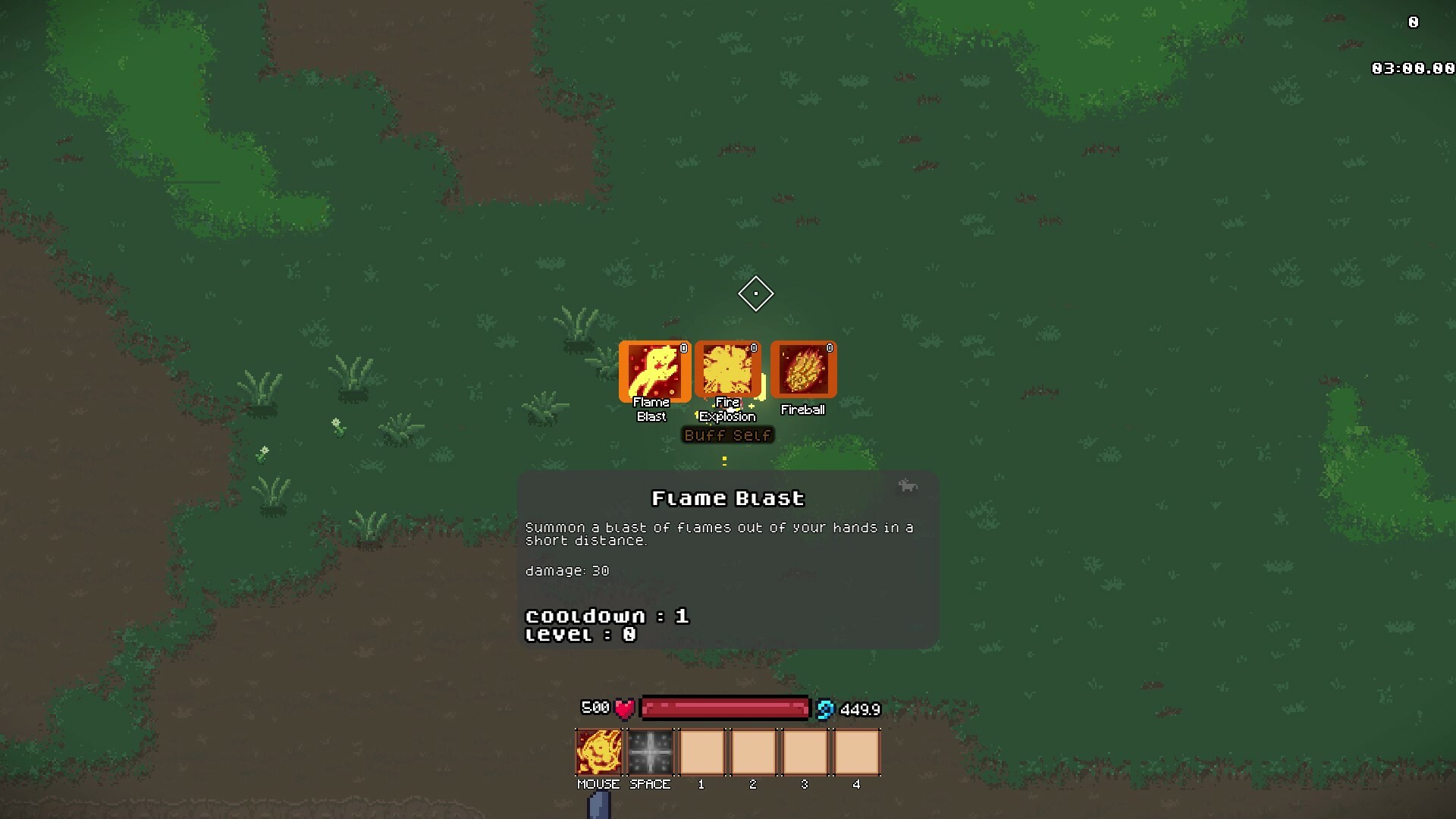Open empty hotbar slot 4
The width and height of the screenshot is (1456, 819).
click(856, 752)
